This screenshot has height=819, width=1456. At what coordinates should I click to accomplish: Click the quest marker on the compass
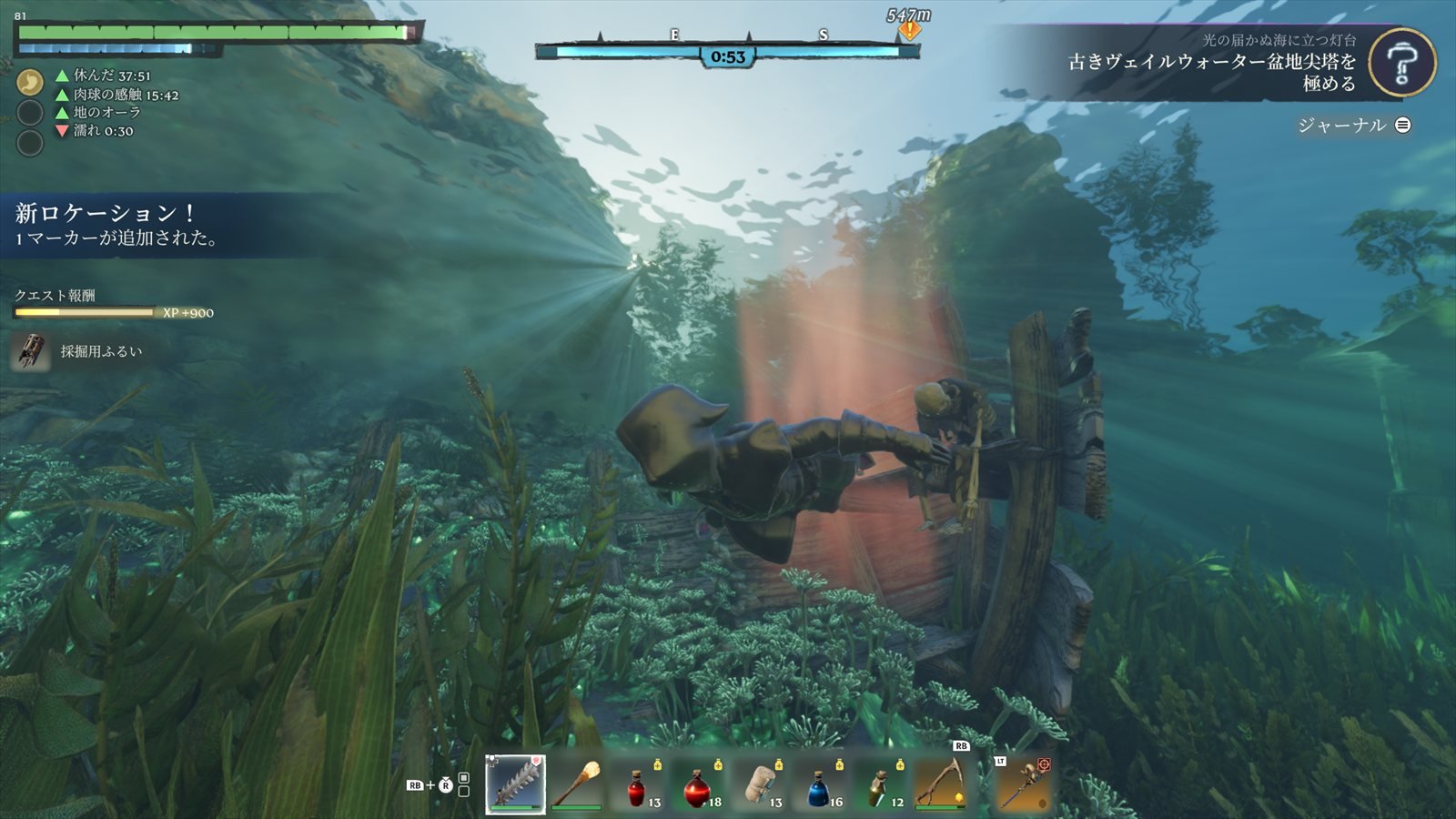(909, 31)
